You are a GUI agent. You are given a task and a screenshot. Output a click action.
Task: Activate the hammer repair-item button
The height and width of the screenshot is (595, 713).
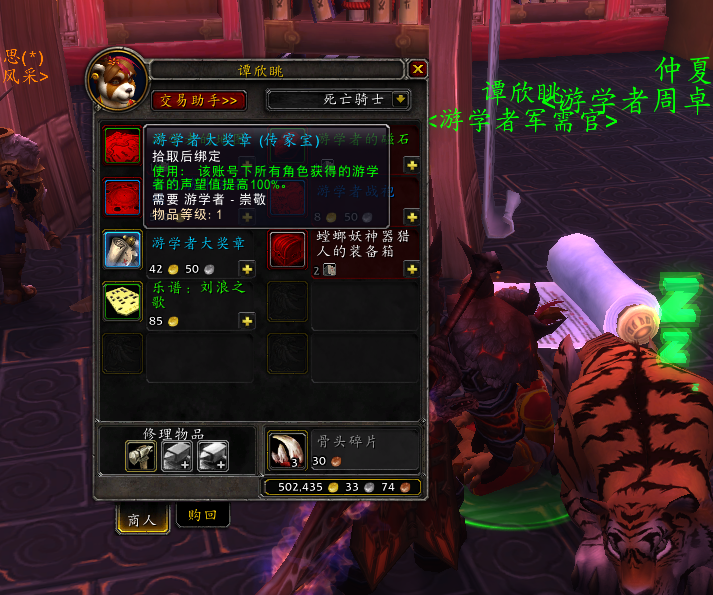click(x=141, y=456)
